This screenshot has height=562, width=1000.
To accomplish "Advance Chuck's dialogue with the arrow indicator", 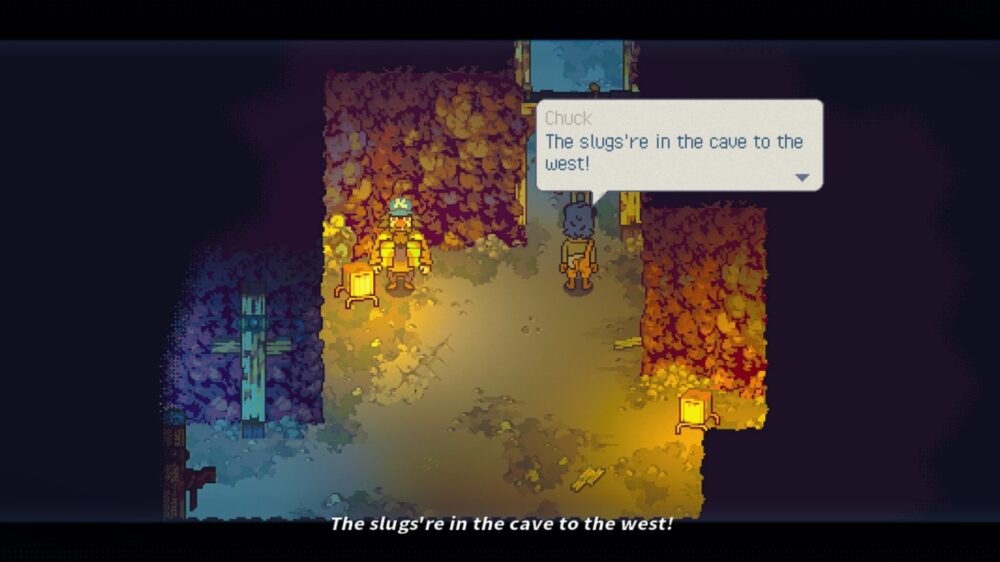I will 801,177.
